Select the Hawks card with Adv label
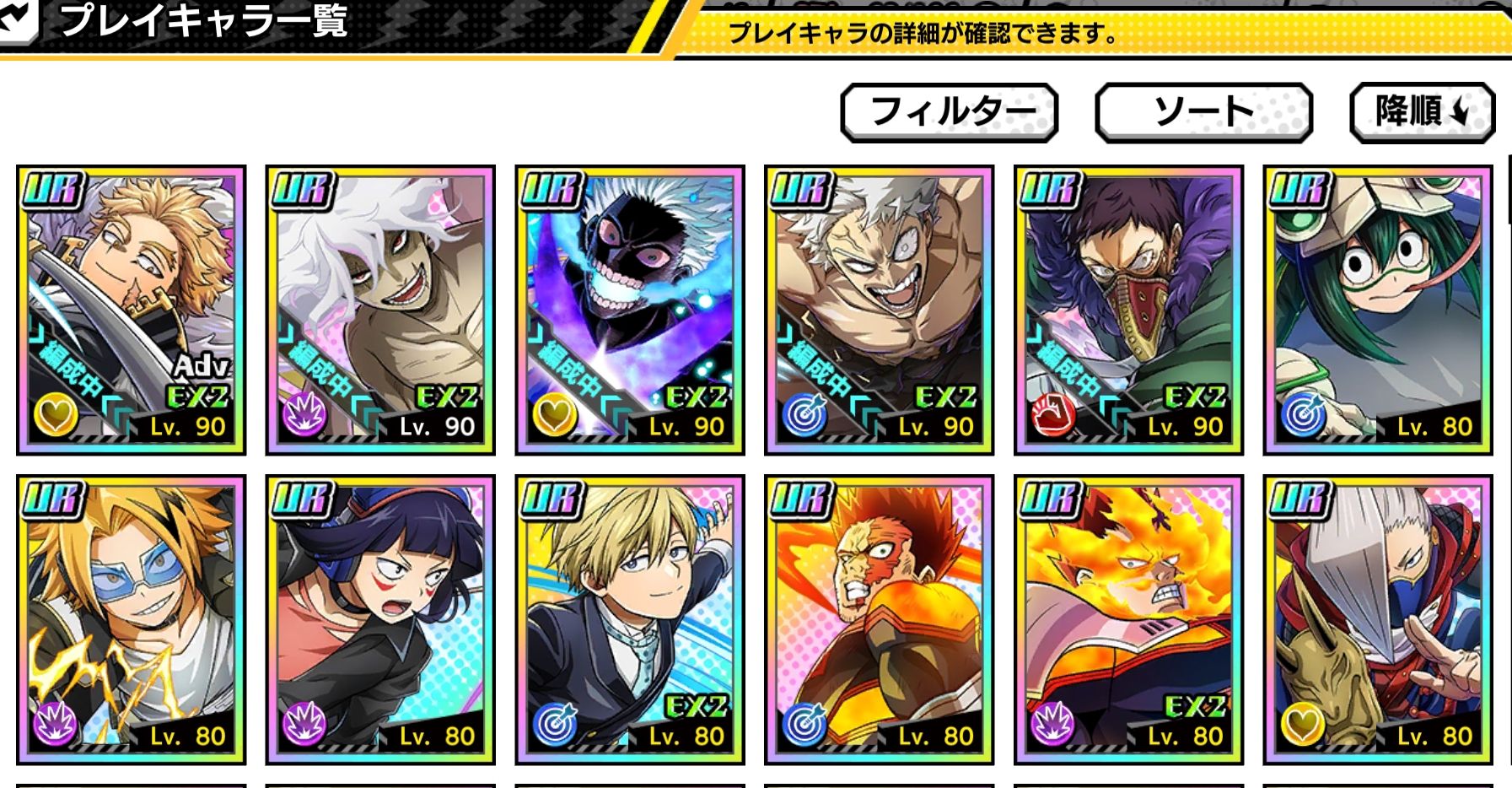Image resolution: width=1512 pixels, height=788 pixels. [x=132, y=310]
